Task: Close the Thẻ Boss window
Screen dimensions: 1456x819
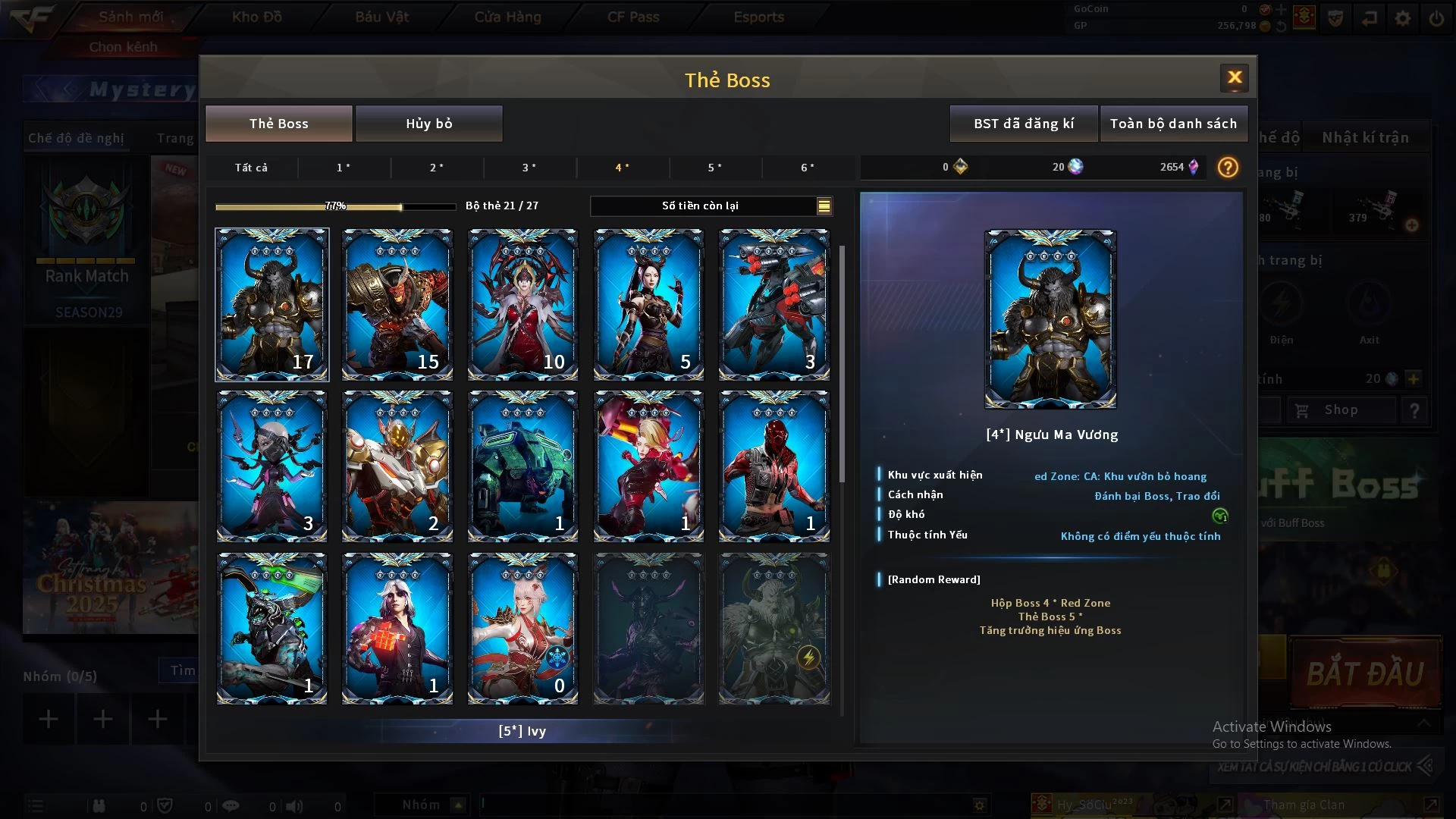Action: tap(1234, 77)
